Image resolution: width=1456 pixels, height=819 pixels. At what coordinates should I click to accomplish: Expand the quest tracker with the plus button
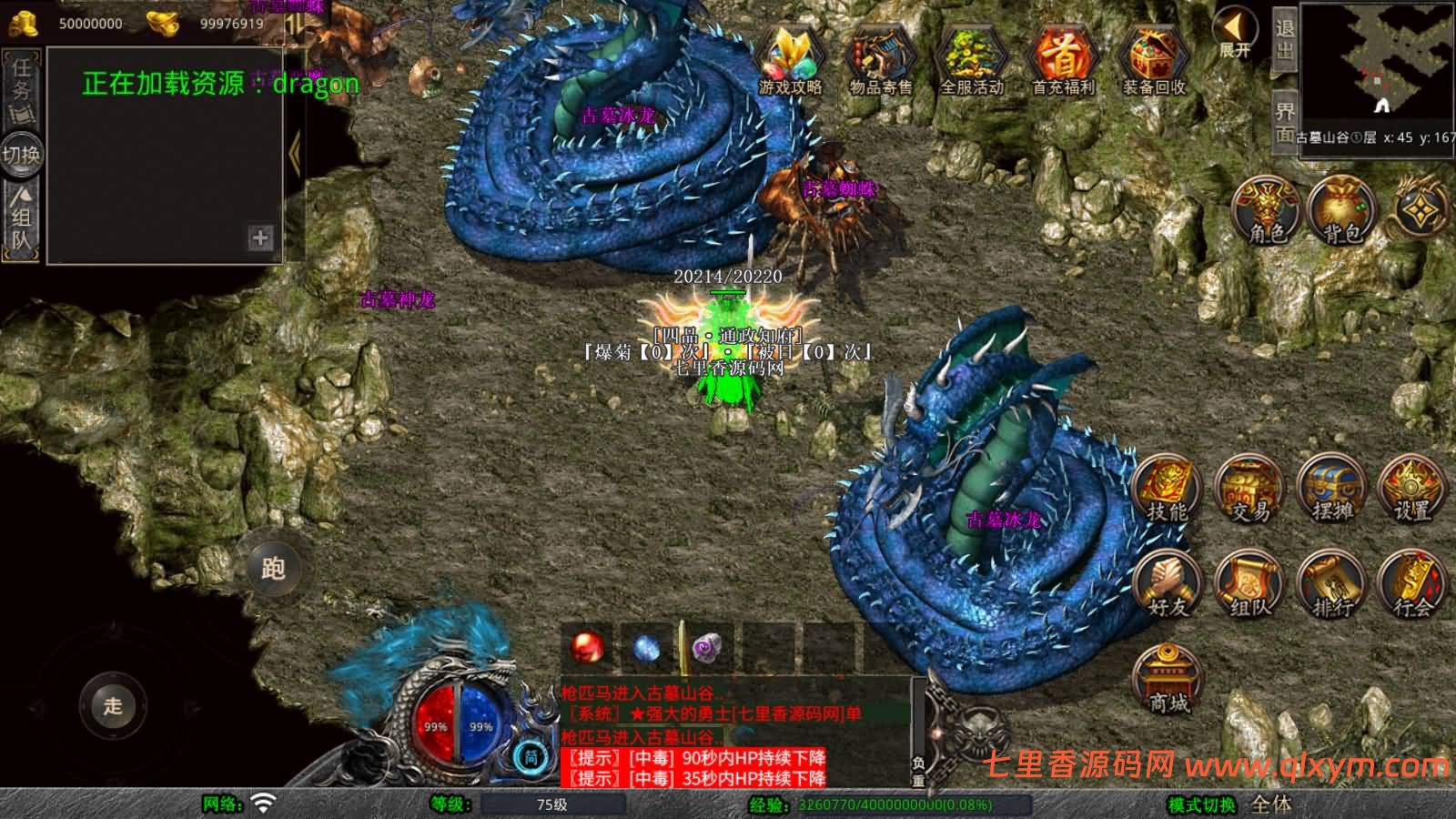261,239
